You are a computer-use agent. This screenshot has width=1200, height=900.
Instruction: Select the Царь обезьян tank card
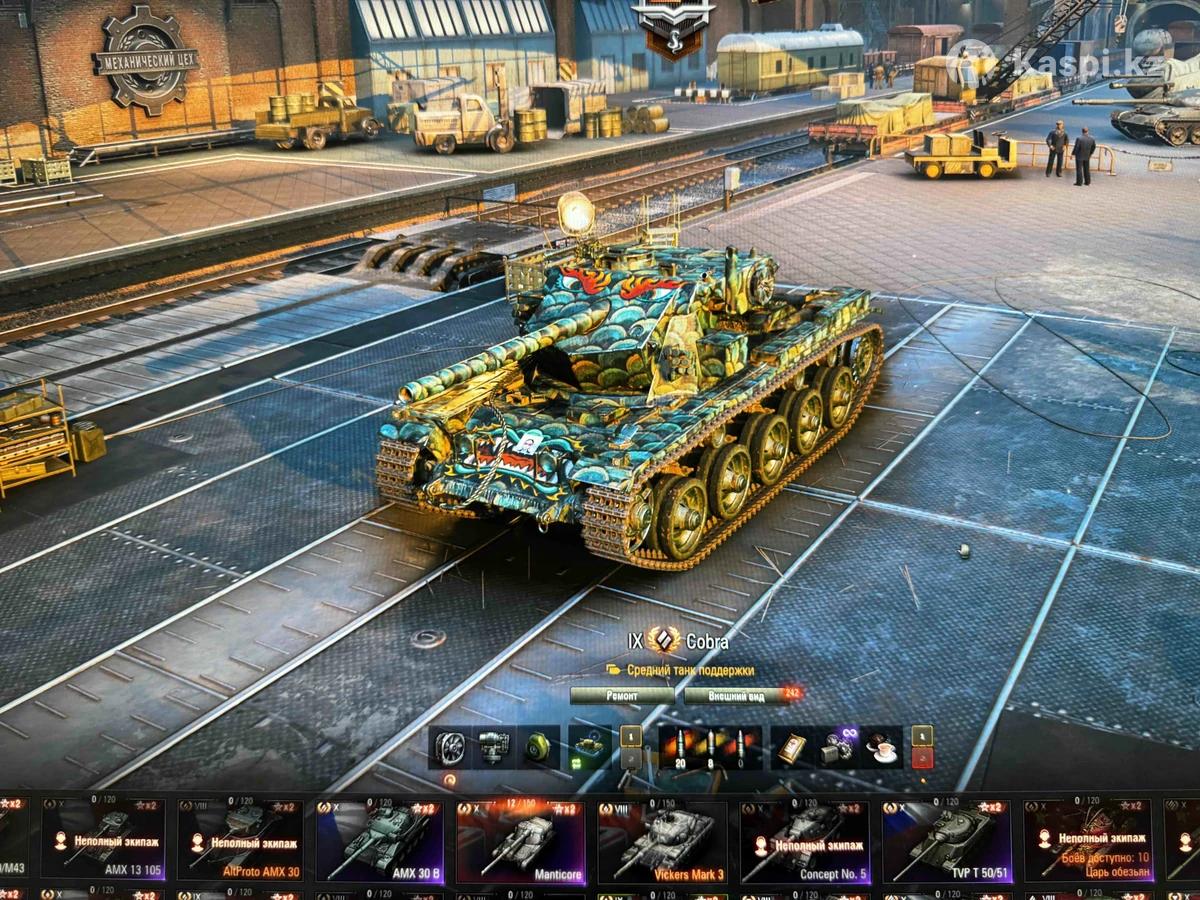(x=1088, y=841)
